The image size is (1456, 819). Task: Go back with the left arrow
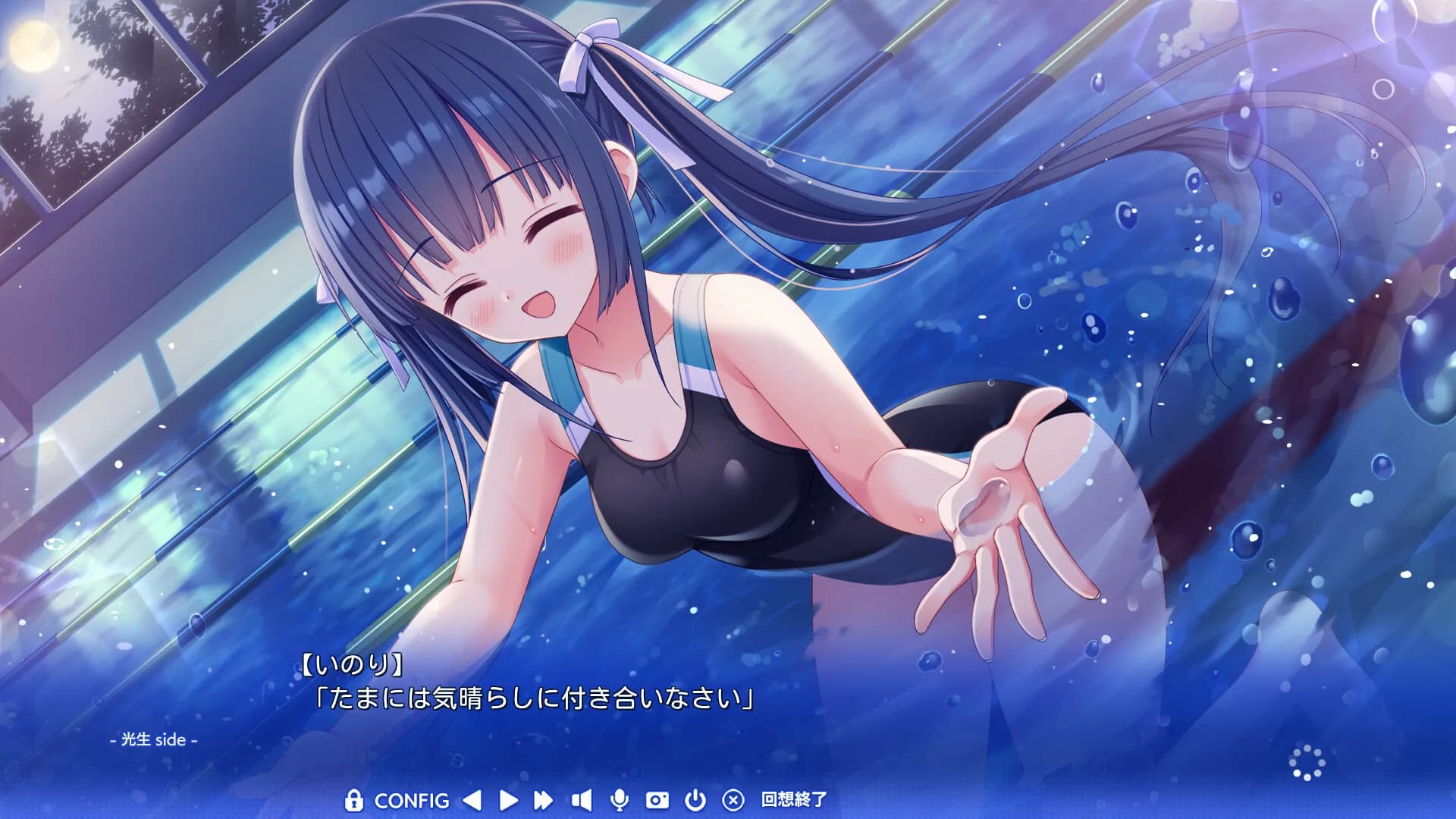coord(472,800)
